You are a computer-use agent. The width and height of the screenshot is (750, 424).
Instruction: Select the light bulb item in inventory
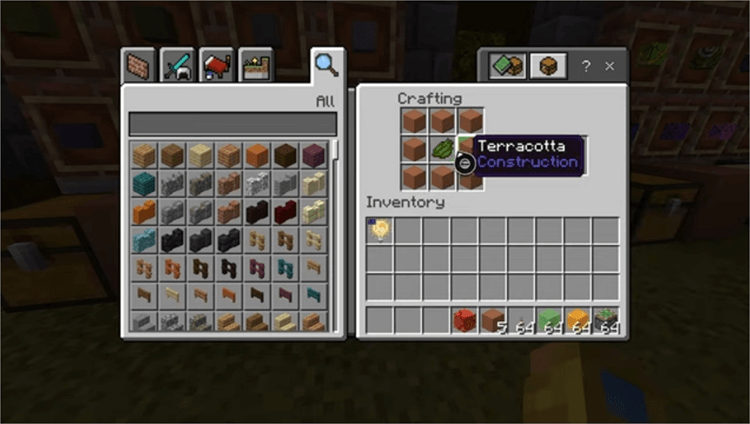pos(380,230)
